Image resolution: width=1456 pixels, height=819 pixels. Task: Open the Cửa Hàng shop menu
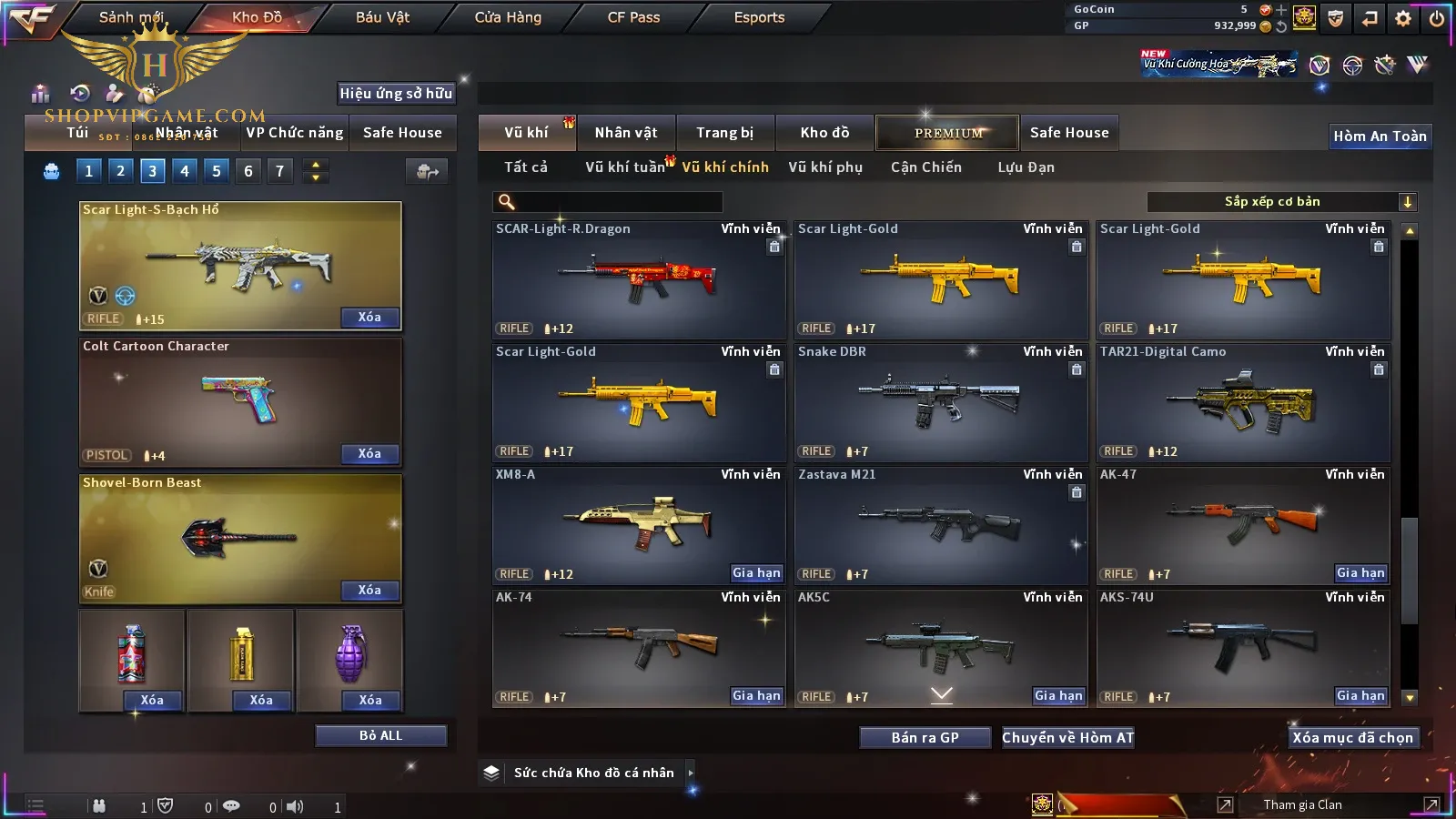(x=508, y=17)
